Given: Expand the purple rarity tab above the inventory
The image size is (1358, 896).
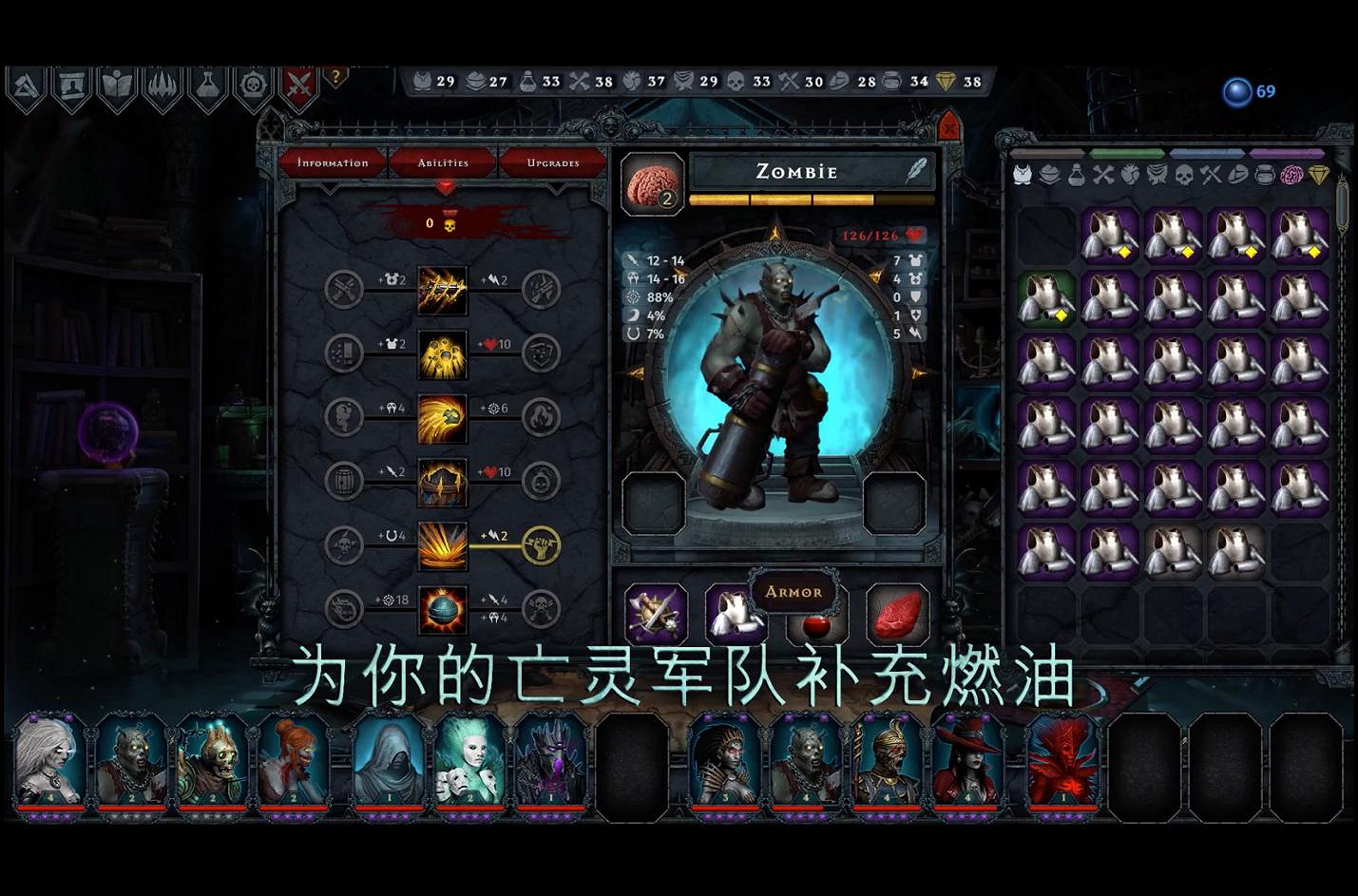Looking at the screenshot, I should click(1287, 152).
